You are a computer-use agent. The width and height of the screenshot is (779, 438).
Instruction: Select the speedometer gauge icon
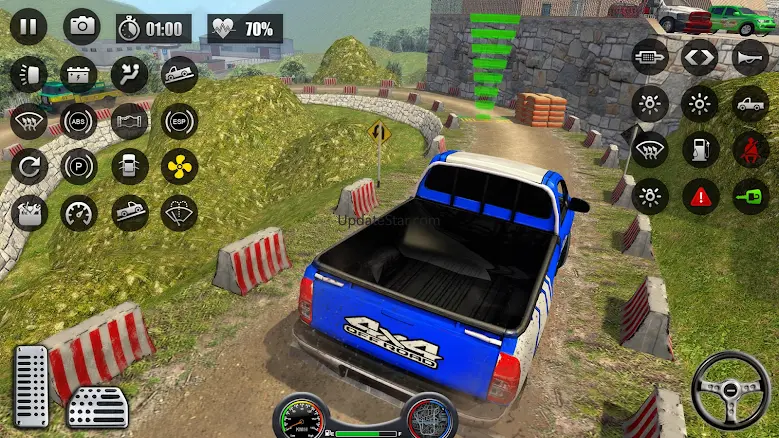[78, 212]
